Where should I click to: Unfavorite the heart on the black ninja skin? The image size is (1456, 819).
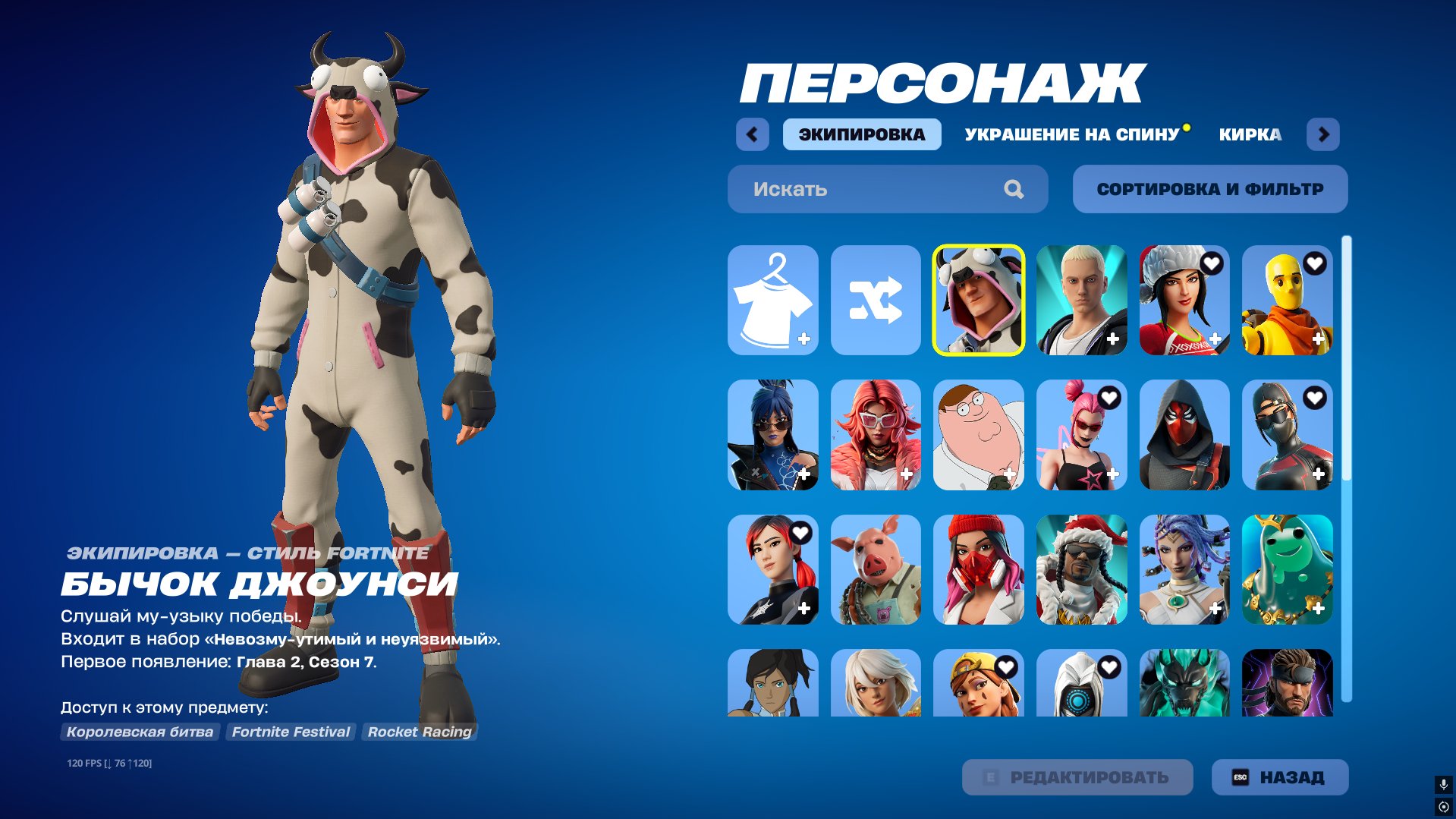[1315, 399]
